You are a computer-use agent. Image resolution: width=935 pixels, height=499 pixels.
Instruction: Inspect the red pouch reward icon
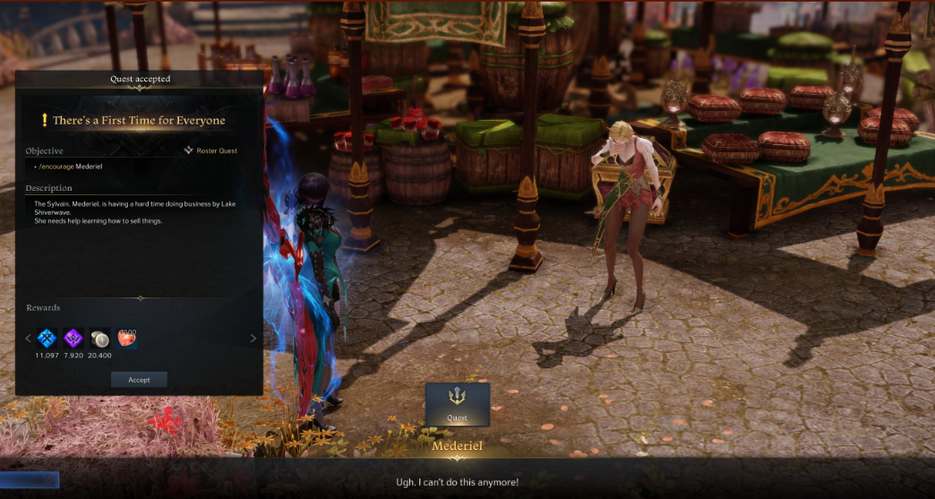(x=126, y=337)
